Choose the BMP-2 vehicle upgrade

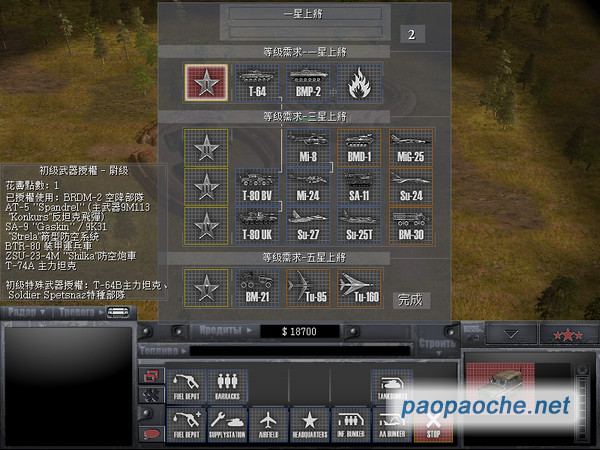[309, 82]
